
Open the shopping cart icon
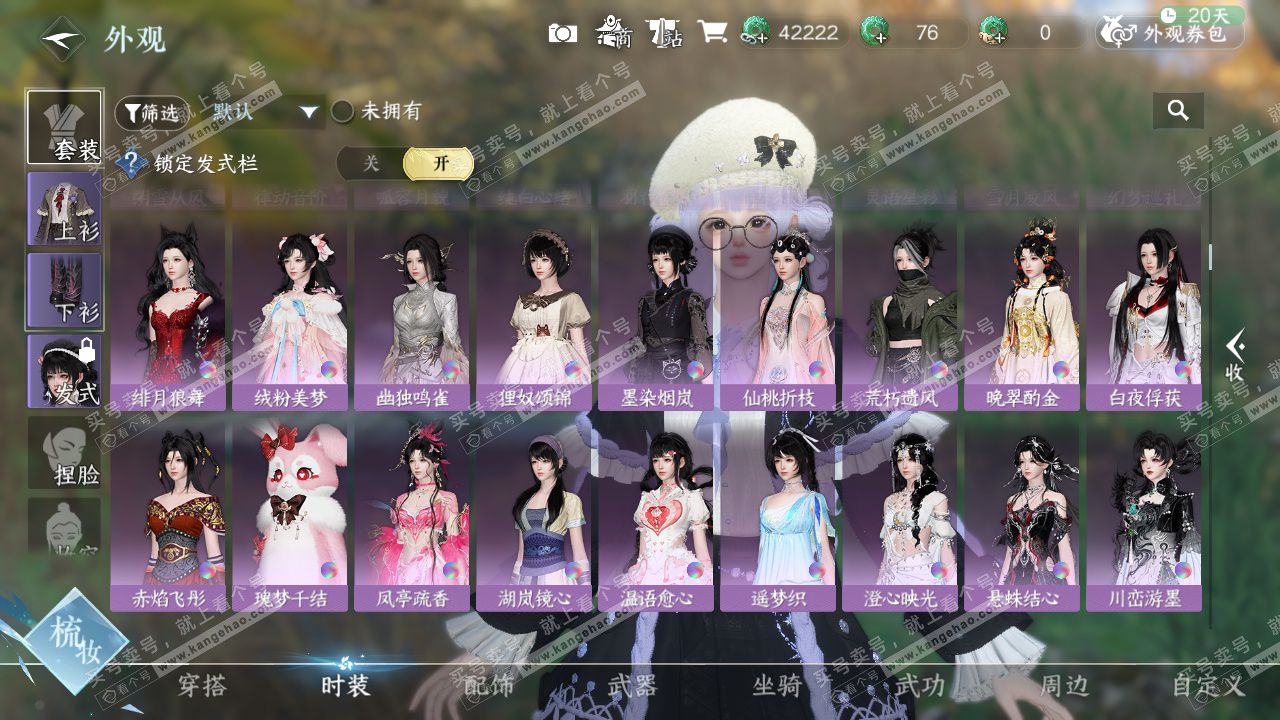tap(712, 33)
